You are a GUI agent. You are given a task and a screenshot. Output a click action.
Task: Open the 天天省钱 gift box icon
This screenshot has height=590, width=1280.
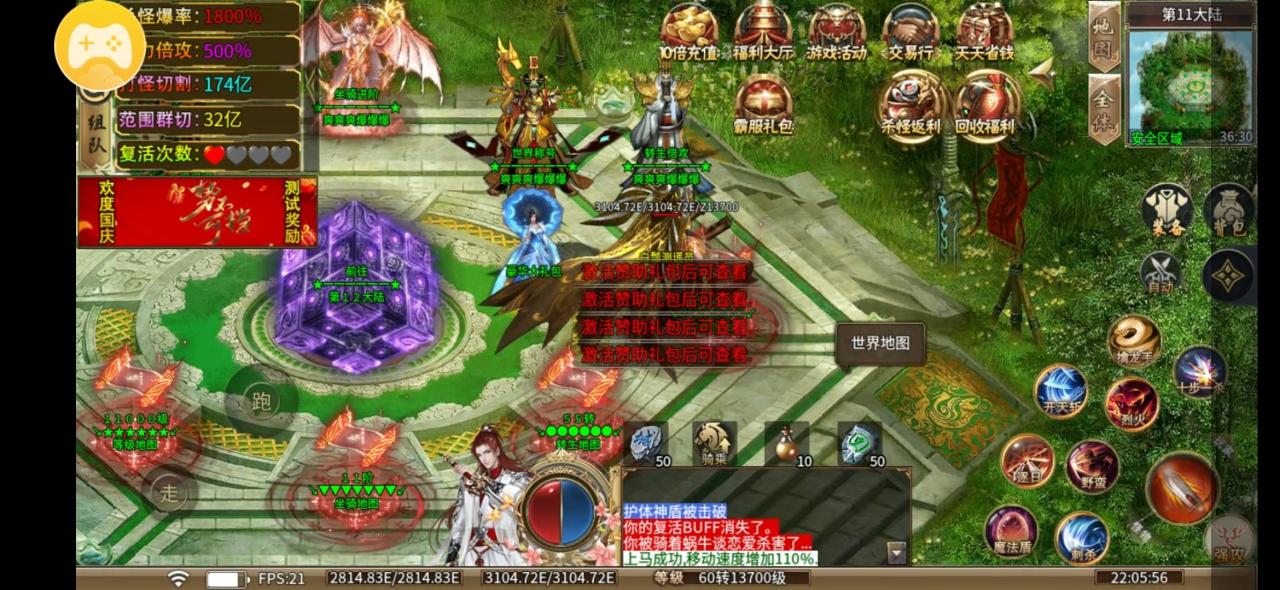point(984,30)
